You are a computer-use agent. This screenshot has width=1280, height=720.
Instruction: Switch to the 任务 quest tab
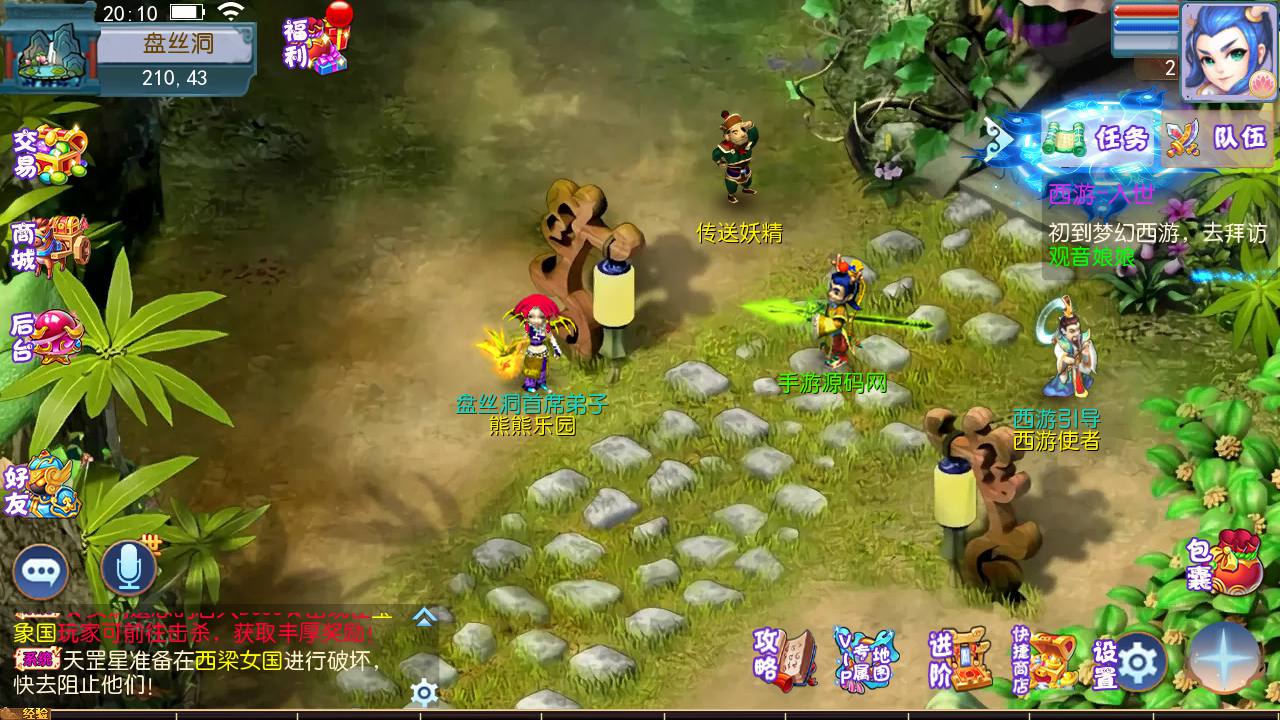(x=1098, y=138)
